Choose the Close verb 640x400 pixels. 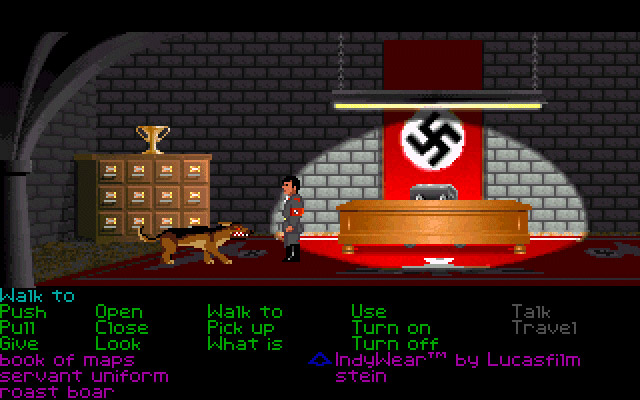point(122,328)
